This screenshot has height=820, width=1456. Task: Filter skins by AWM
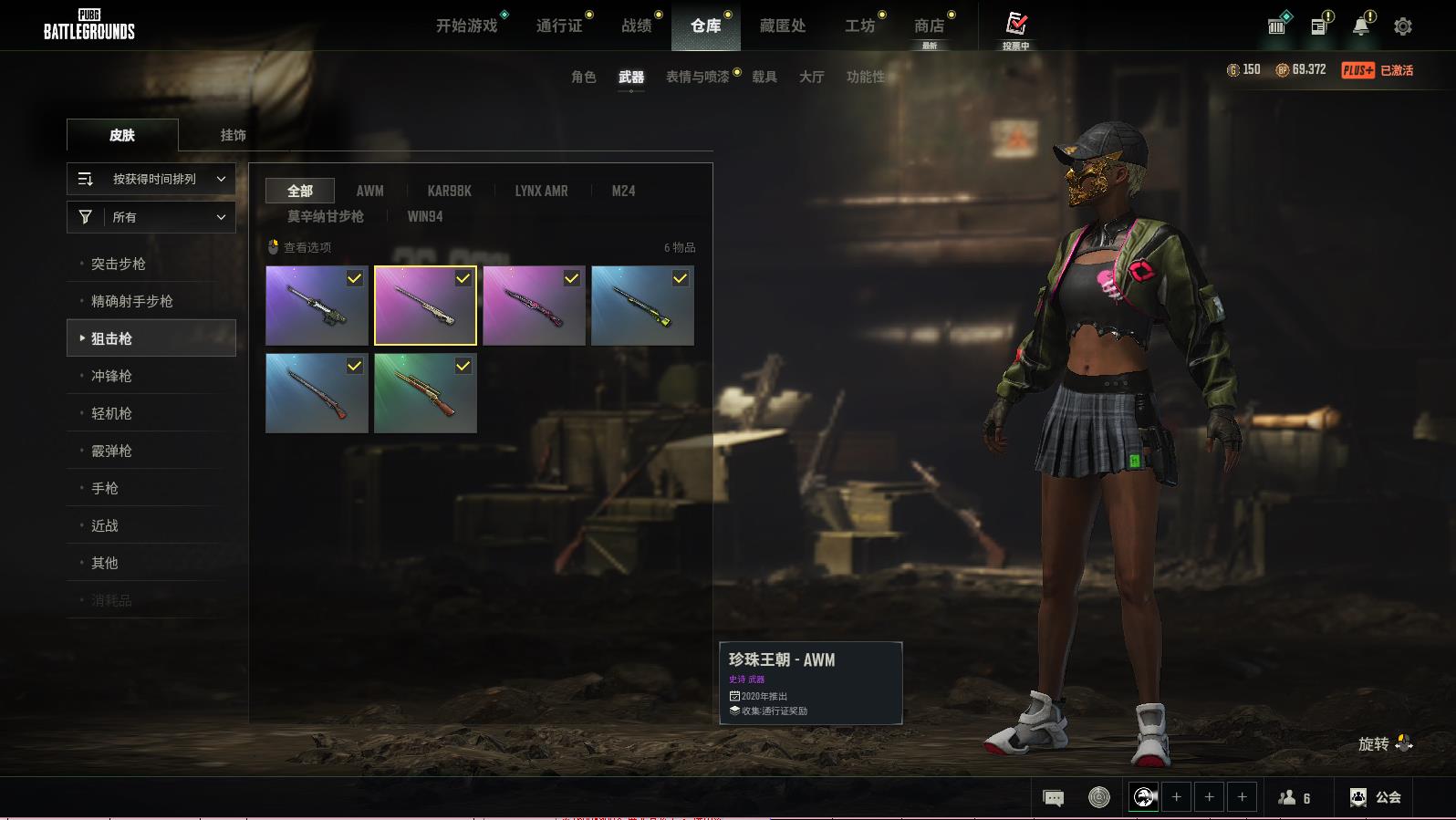pos(369,191)
